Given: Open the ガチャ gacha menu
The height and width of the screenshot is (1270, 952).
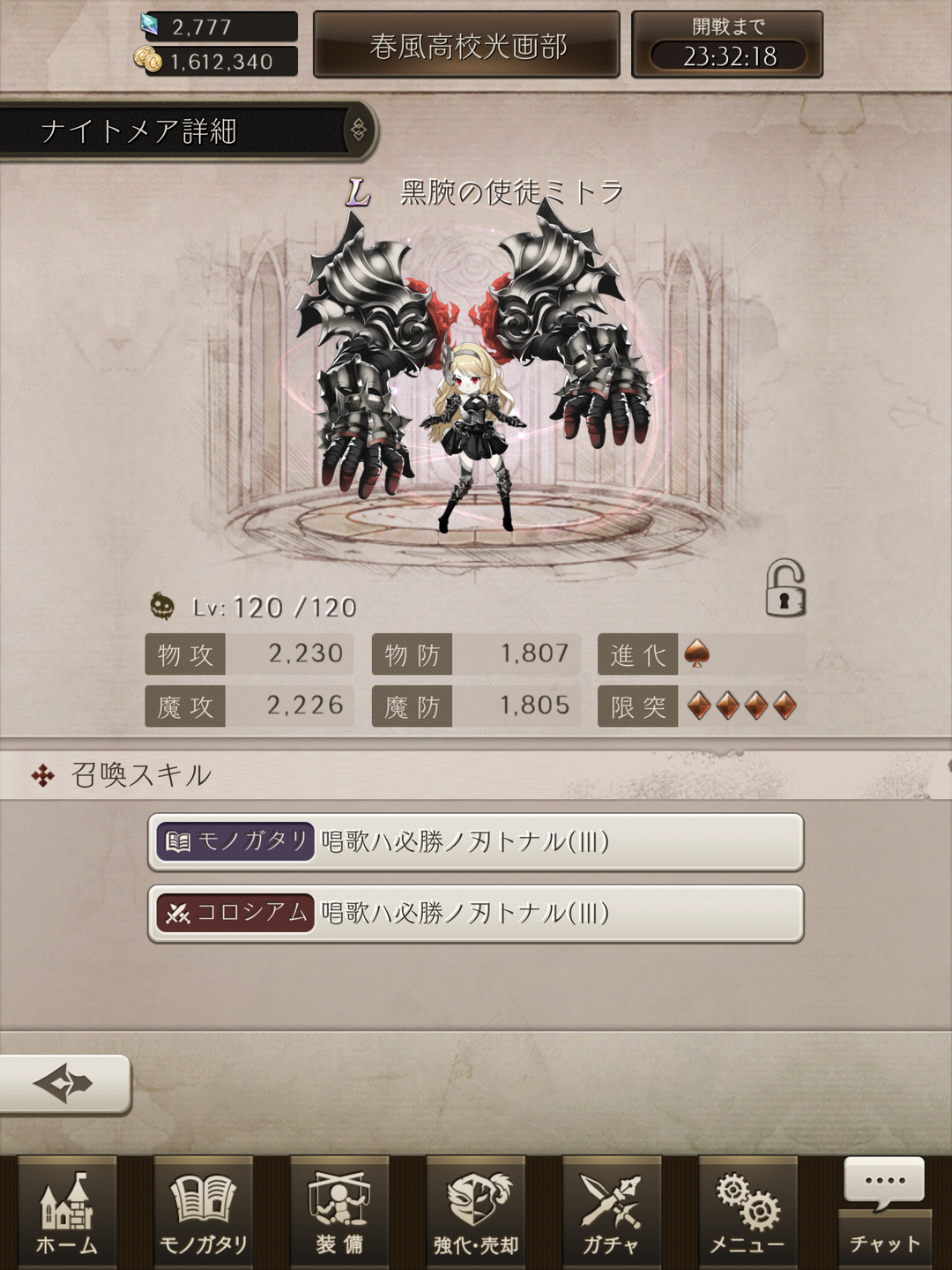Looking at the screenshot, I should tap(612, 1214).
